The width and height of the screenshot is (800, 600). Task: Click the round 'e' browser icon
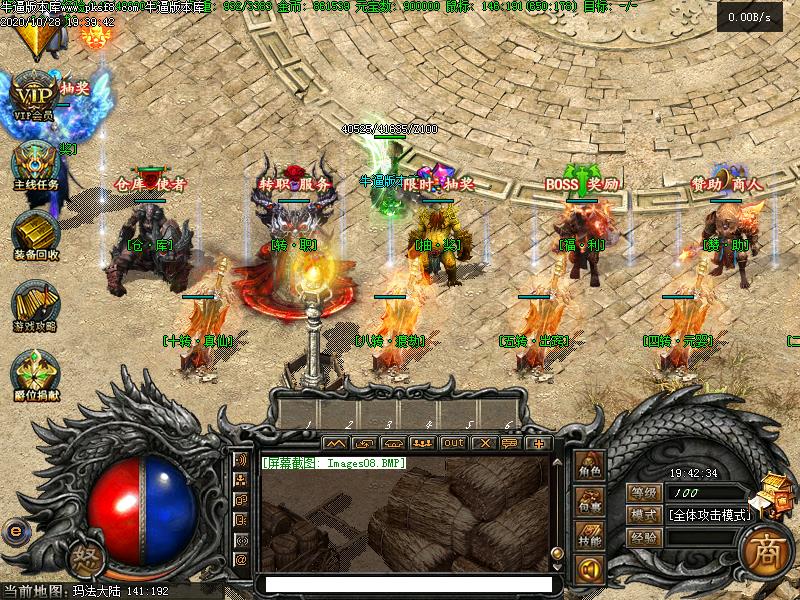(16, 532)
